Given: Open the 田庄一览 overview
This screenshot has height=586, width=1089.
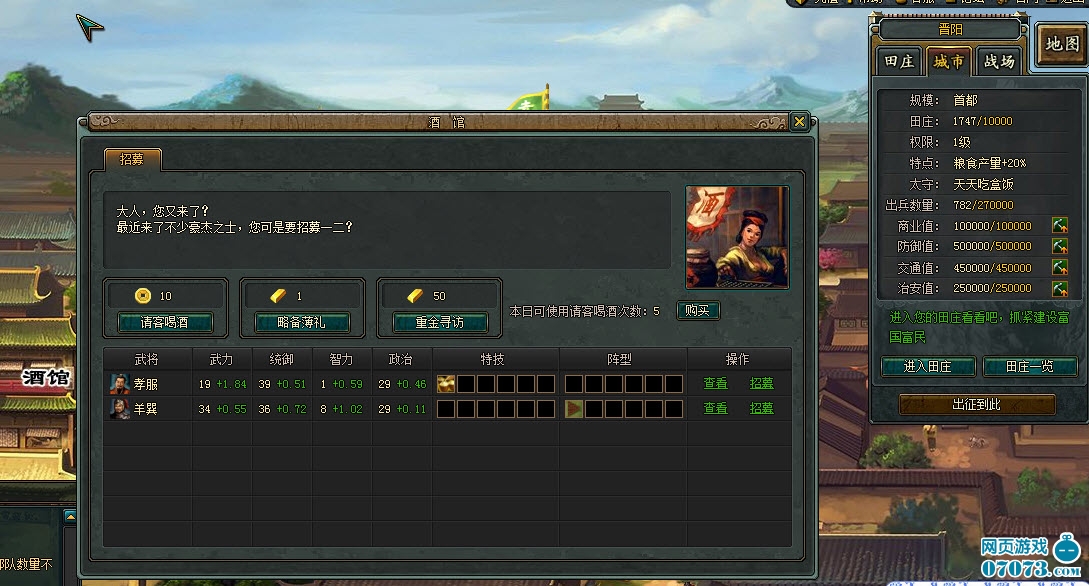Looking at the screenshot, I should [1029, 367].
